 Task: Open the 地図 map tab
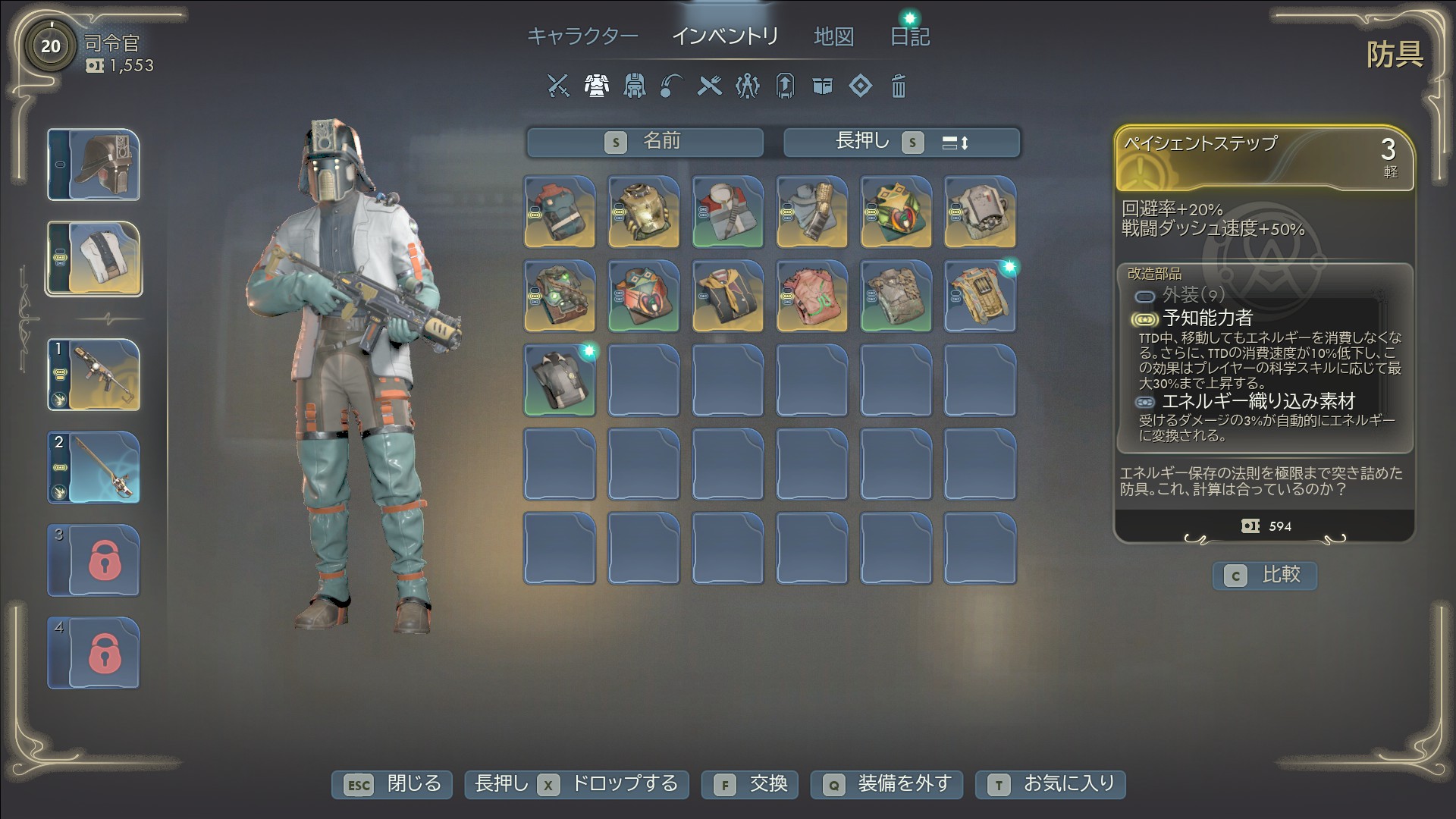coord(833,36)
